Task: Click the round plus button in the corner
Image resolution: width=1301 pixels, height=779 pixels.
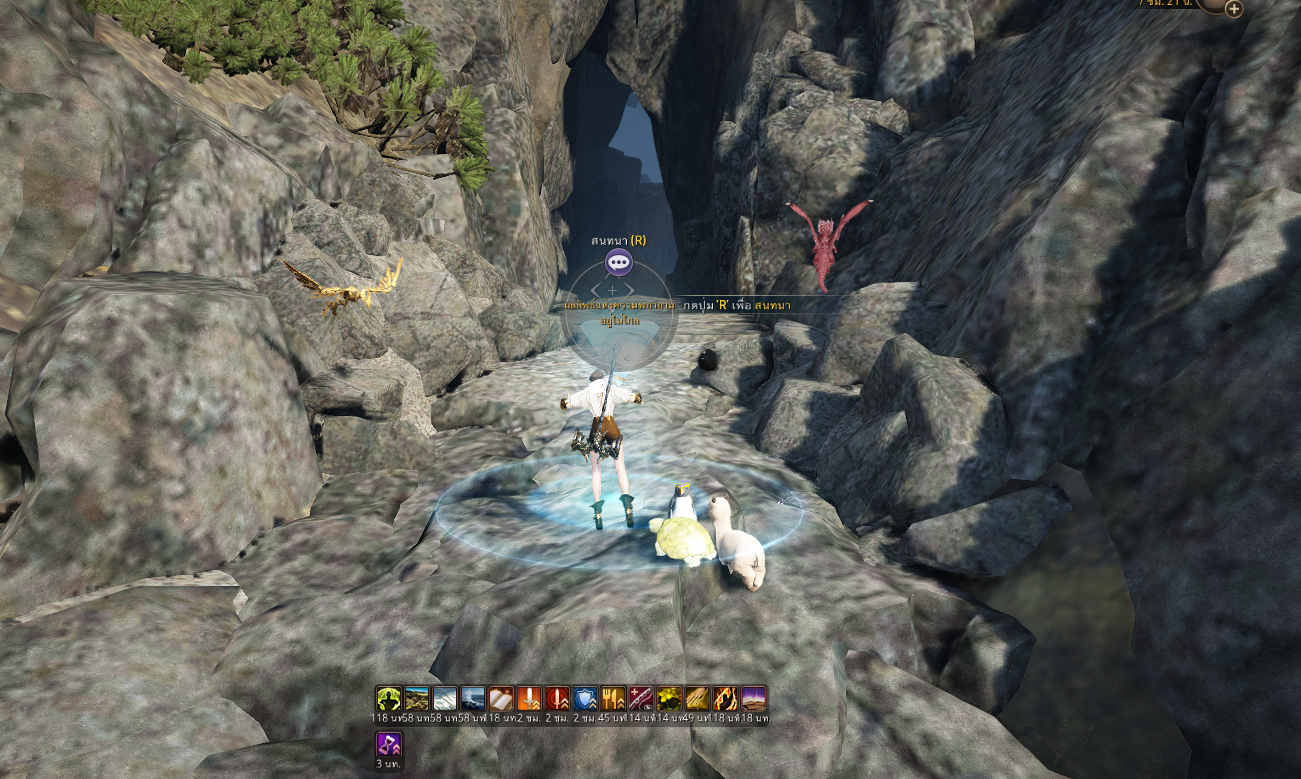Action: tap(1234, 9)
